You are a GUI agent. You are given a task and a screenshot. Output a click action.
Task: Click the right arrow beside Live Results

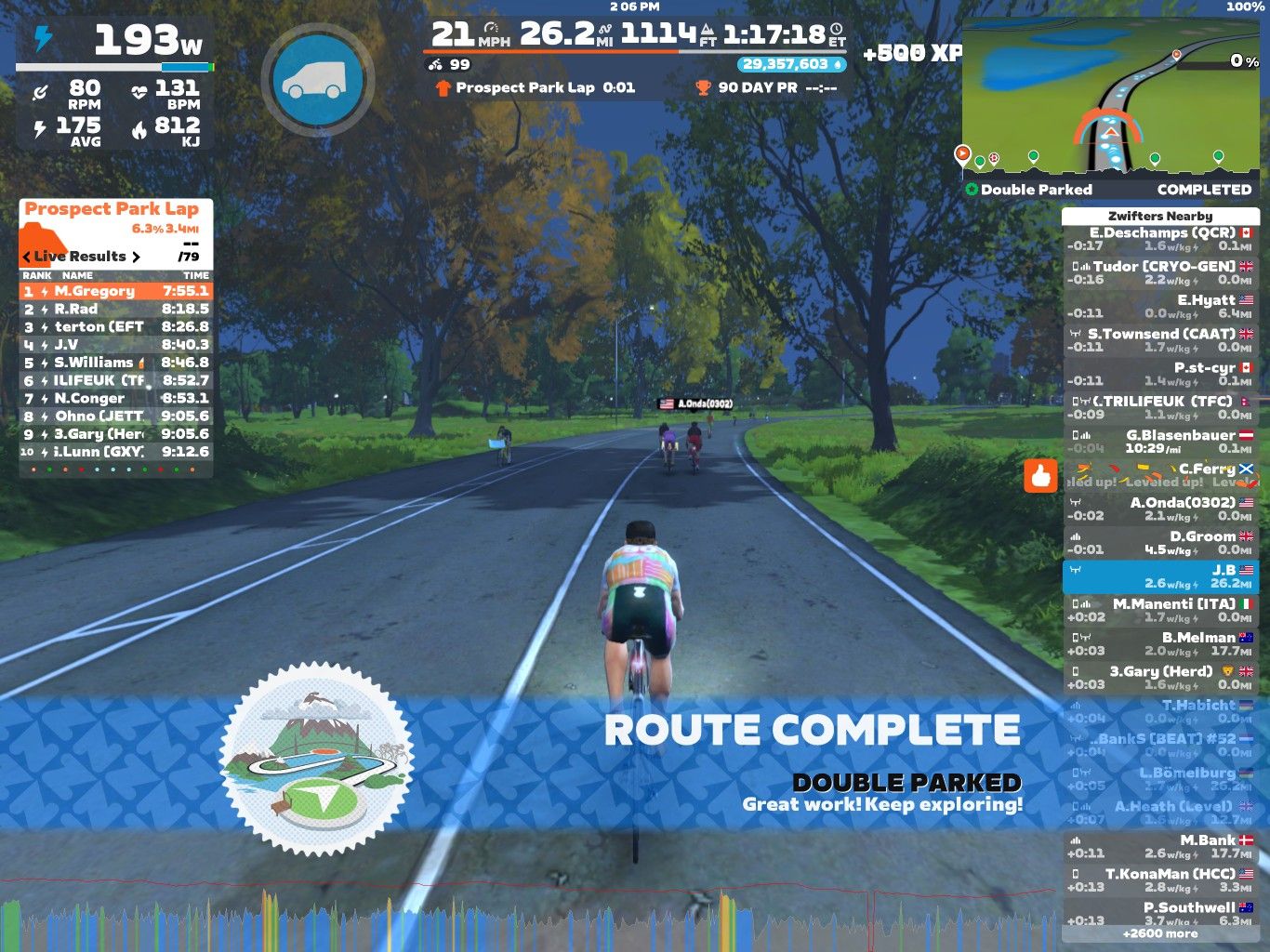click(x=138, y=257)
